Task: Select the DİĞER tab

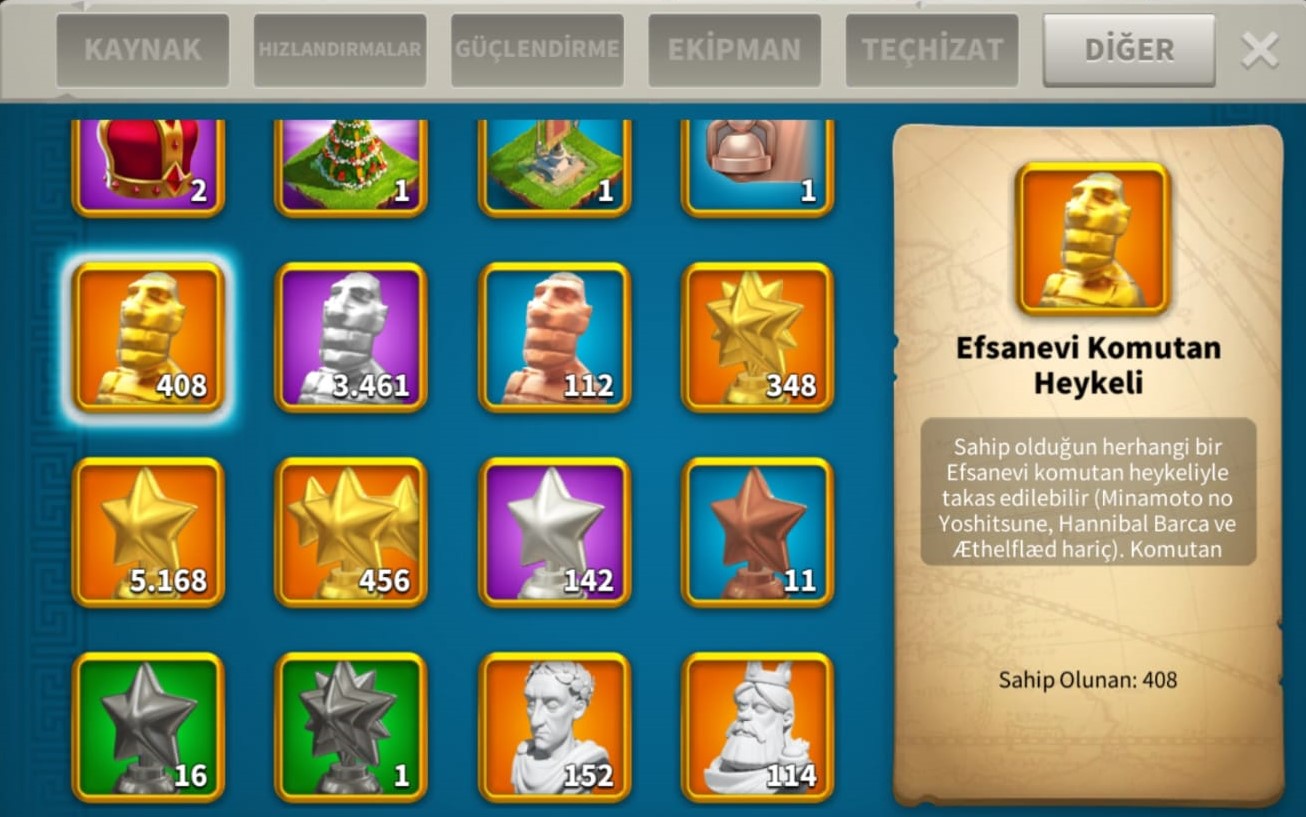Action: click(x=1129, y=50)
